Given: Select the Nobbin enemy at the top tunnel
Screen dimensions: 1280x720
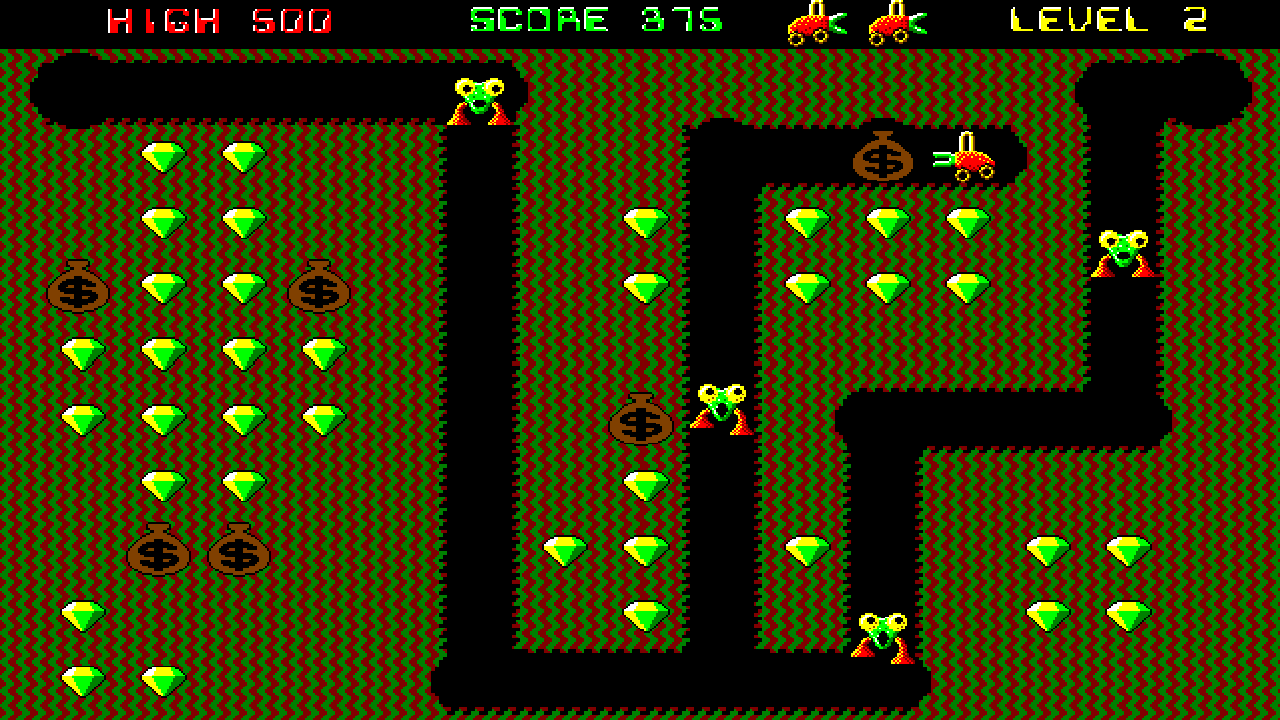Looking at the screenshot, I should pyautogui.click(x=480, y=100).
